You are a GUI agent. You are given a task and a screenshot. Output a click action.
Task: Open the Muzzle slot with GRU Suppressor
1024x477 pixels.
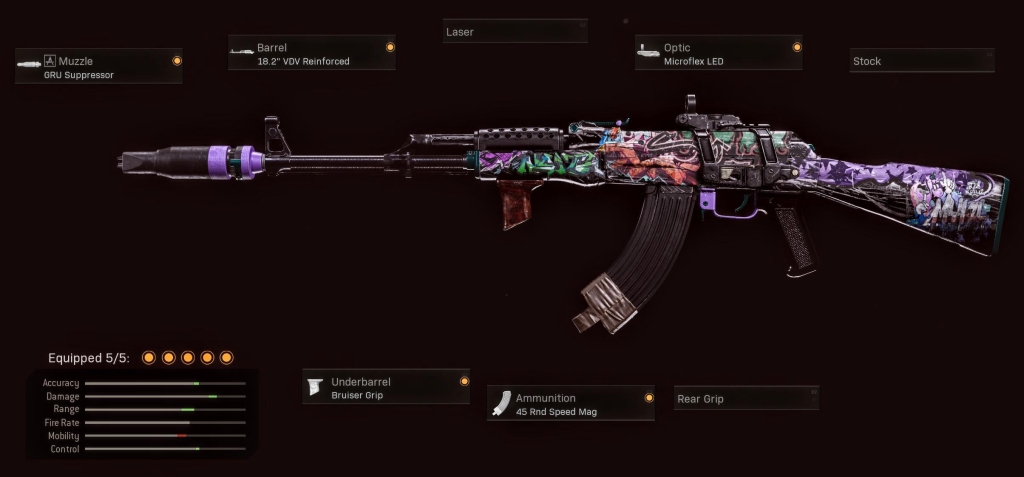click(x=98, y=67)
